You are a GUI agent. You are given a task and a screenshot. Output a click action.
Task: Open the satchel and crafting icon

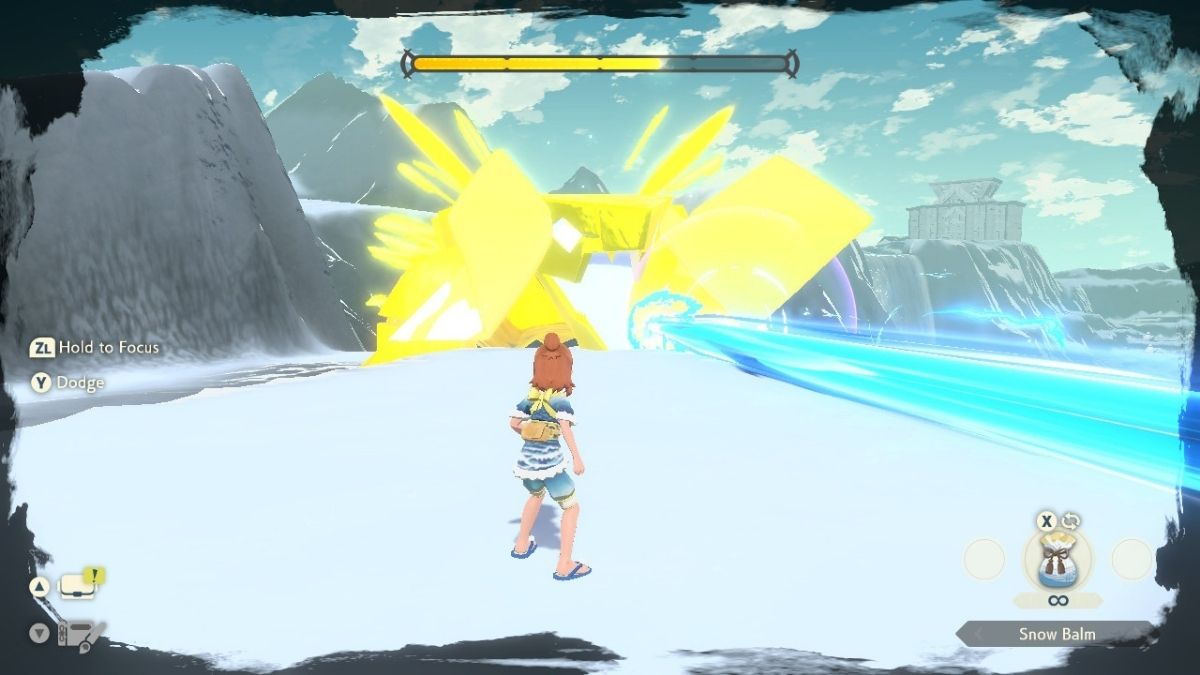(x=82, y=633)
